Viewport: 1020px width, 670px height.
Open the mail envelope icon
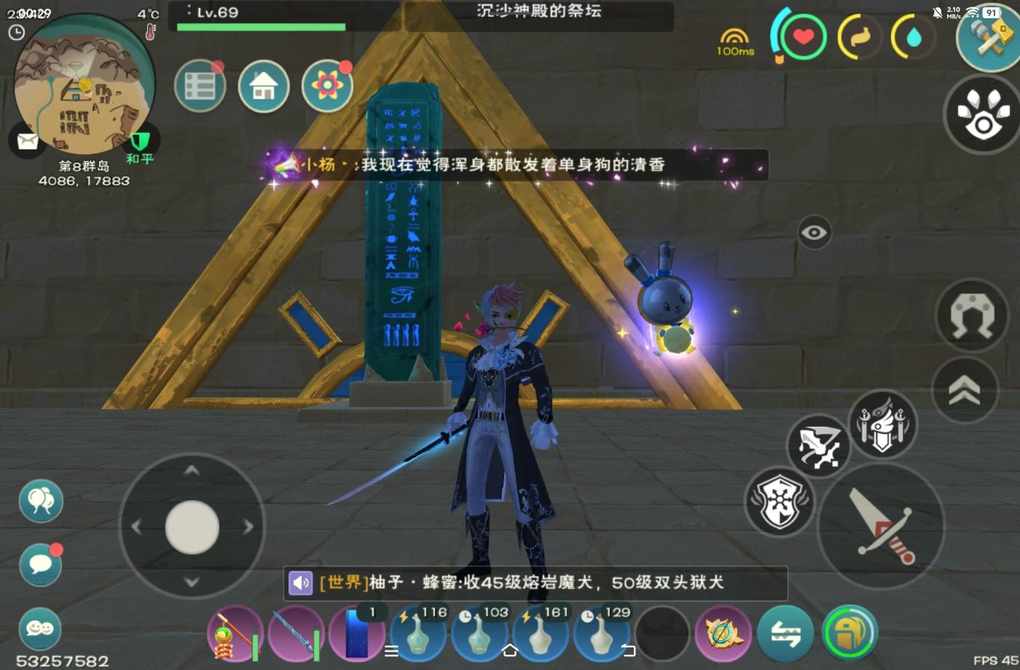27,139
